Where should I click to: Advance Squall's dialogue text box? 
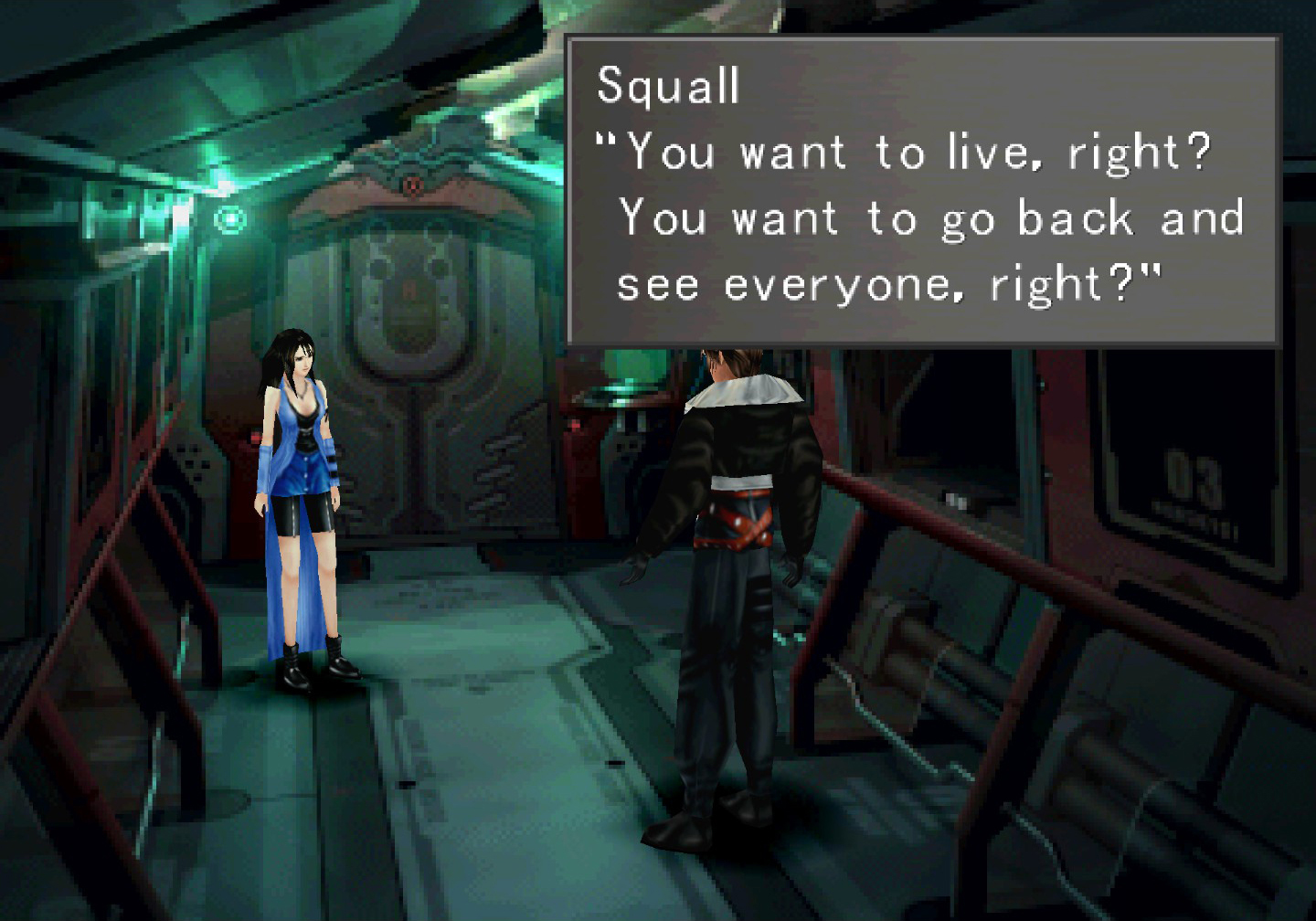pos(922,191)
